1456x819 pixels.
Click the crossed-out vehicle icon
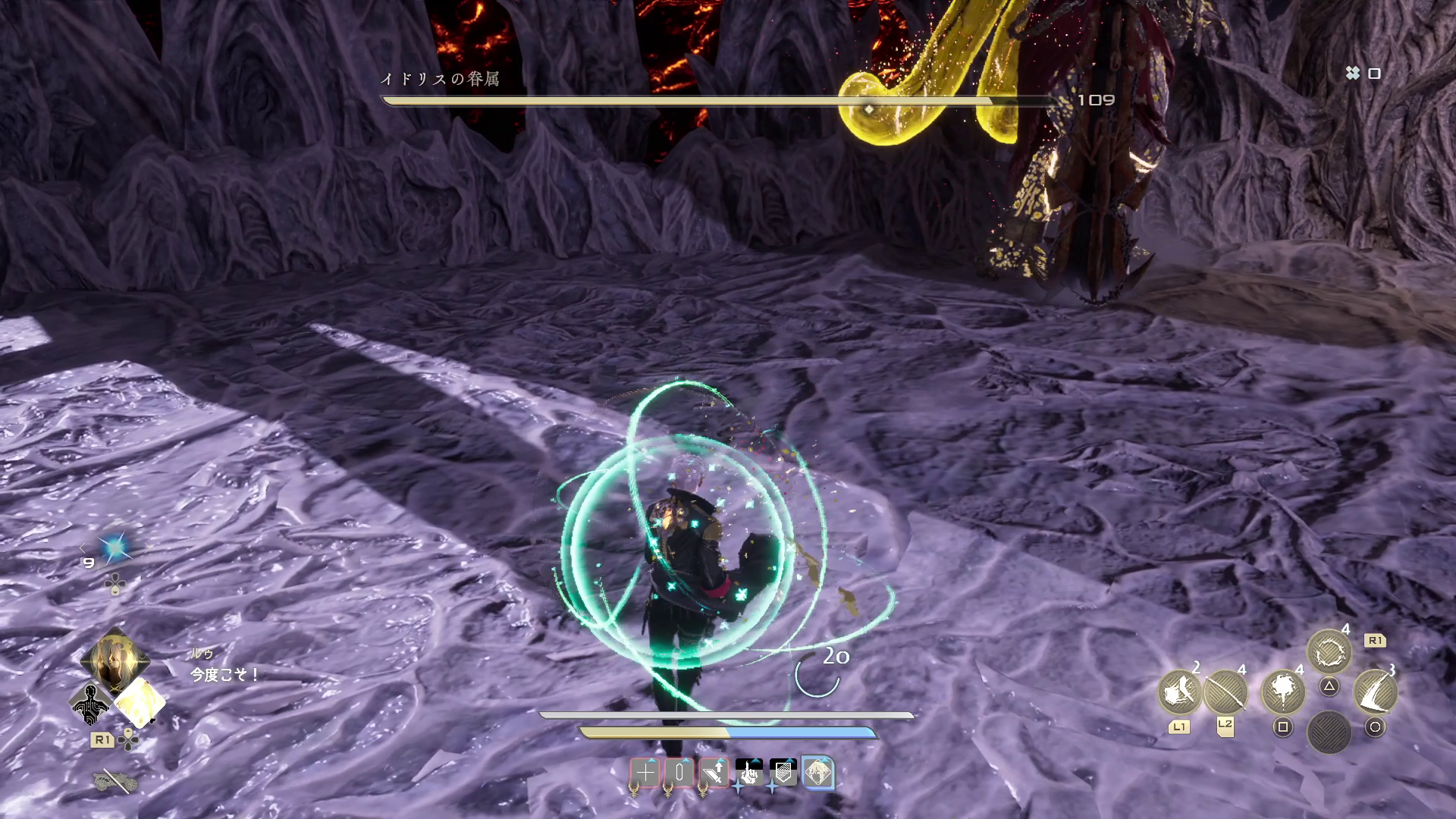[x=114, y=781]
